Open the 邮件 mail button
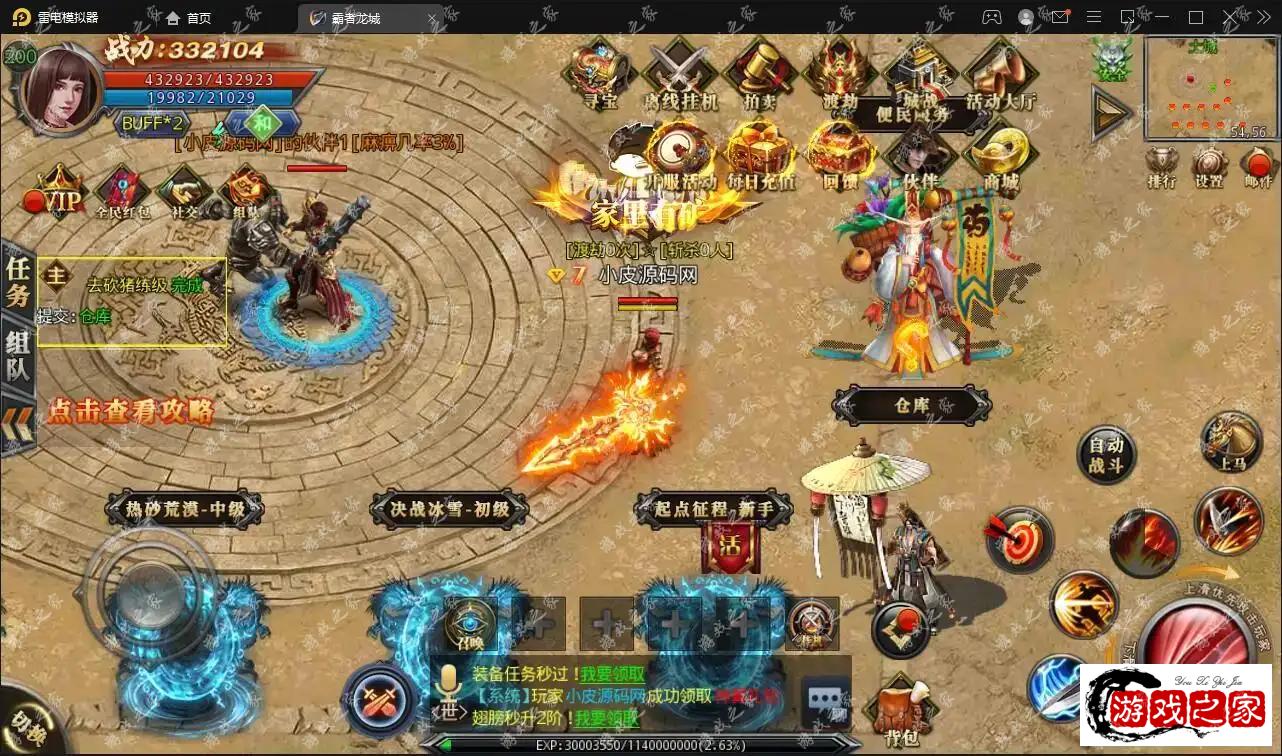Viewport: 1282px width, 756px height. 1257,167
